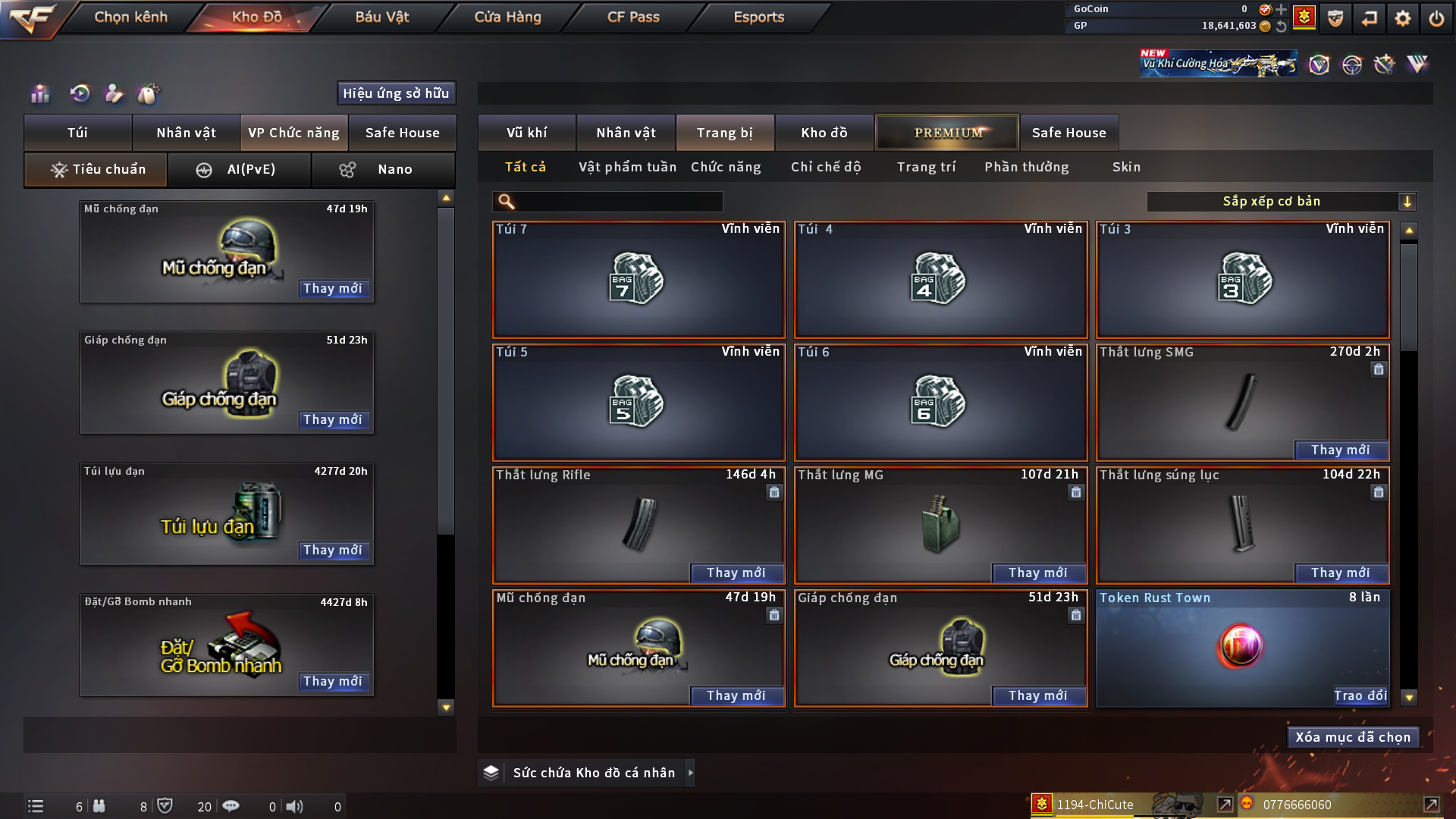Click the inventory search field

[618, 202]
